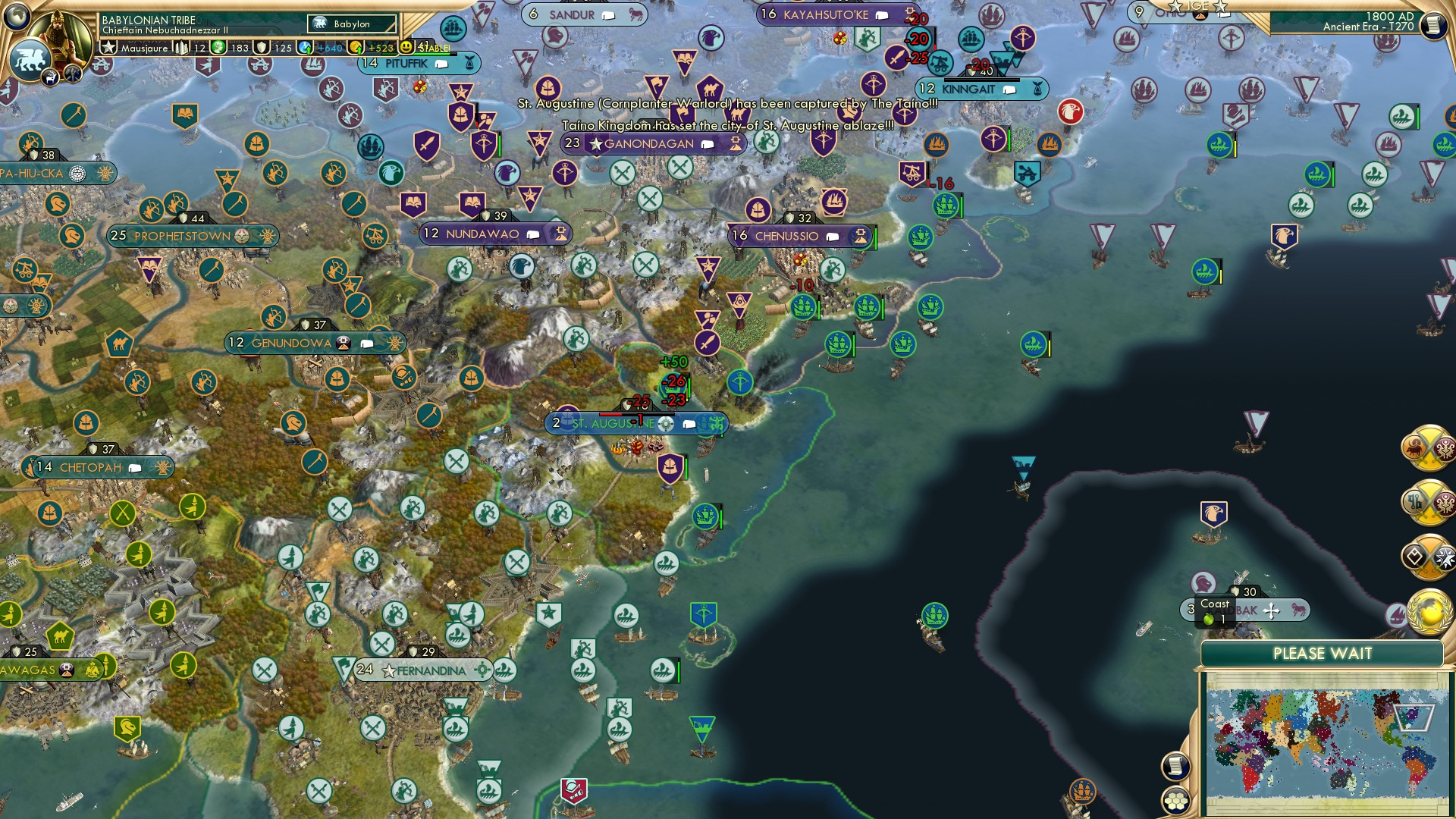
Task: Toggle the hex grid overlay button
Action: click(1175, 800)
